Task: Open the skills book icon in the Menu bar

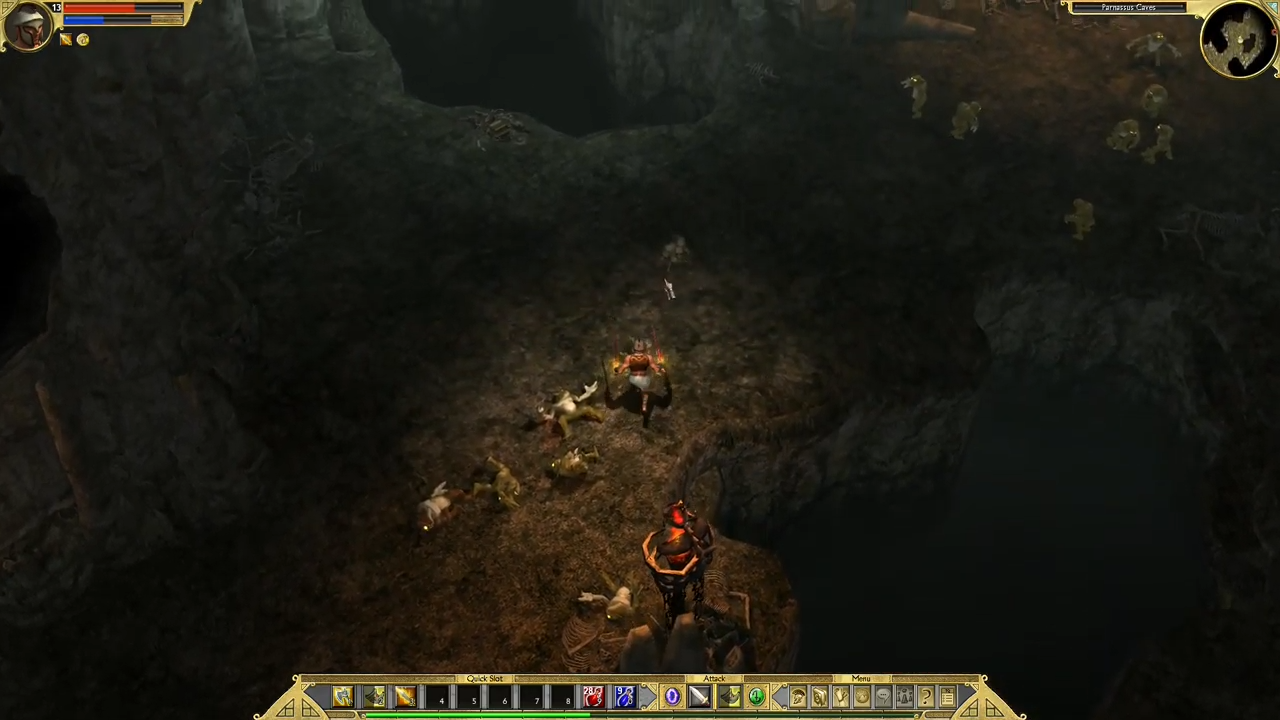Action: point(820,697)
